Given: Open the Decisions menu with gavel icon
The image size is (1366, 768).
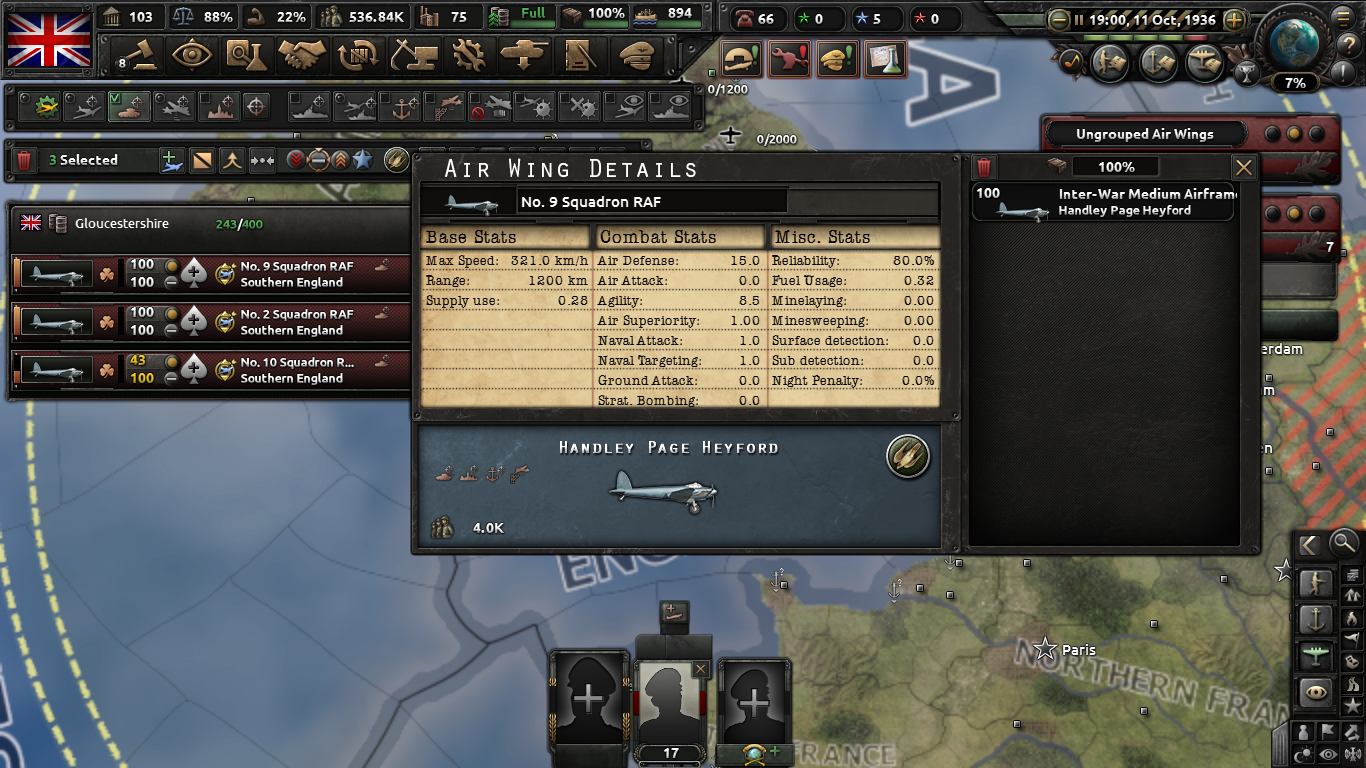Looking at the screenshot, I should coord(137,57).
